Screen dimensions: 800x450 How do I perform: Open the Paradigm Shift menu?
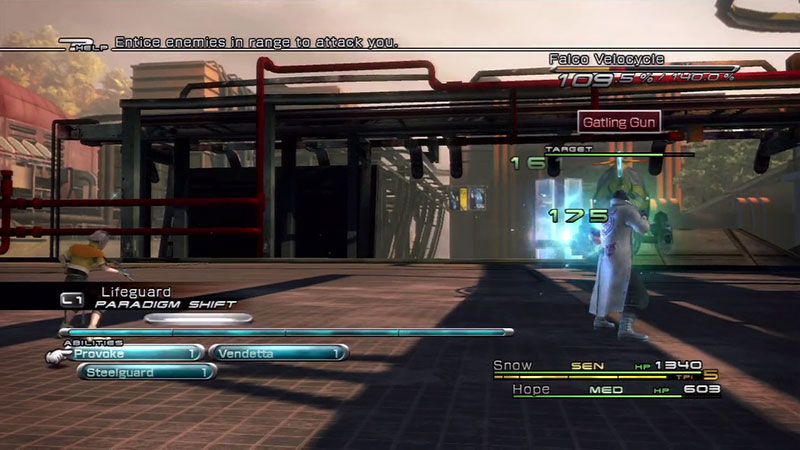point(166,304)
